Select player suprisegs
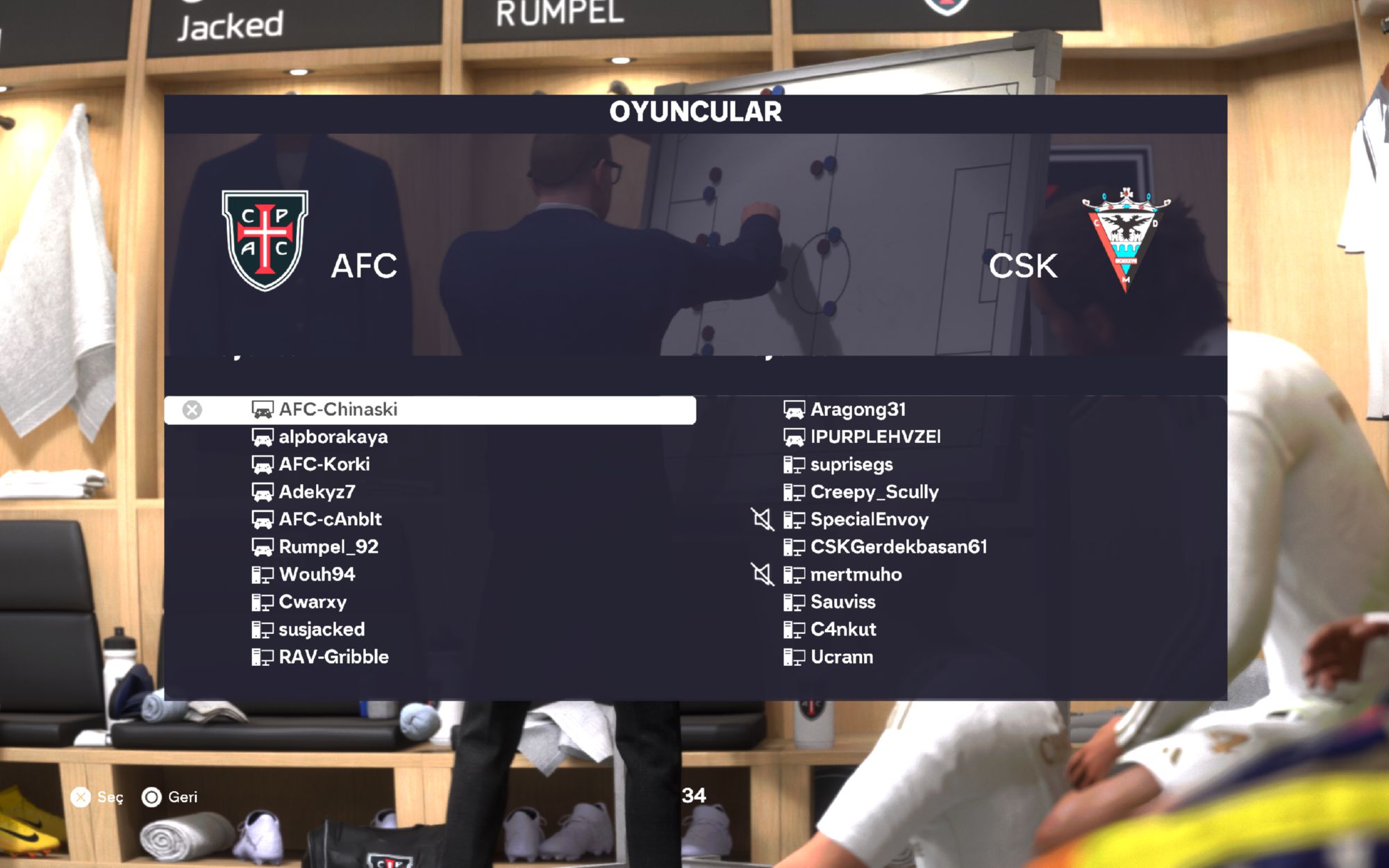Viewport: 1389px width, 868px height. point(851,465)
